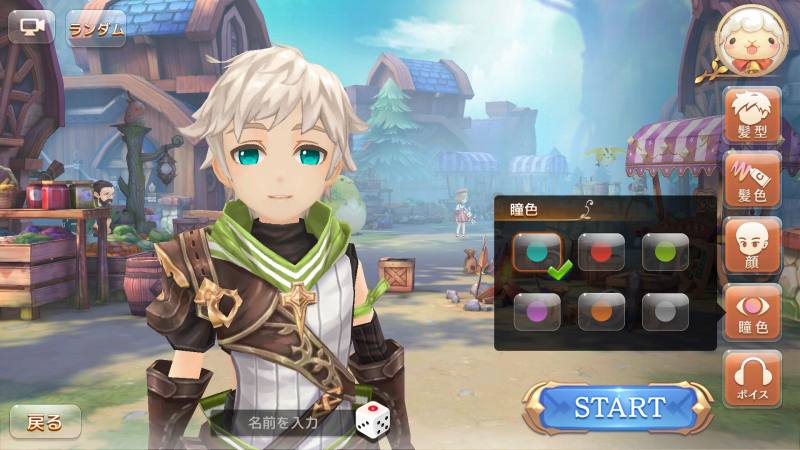Click the white-haired mascot icon

pyautogui.click(x=753, y=43)
